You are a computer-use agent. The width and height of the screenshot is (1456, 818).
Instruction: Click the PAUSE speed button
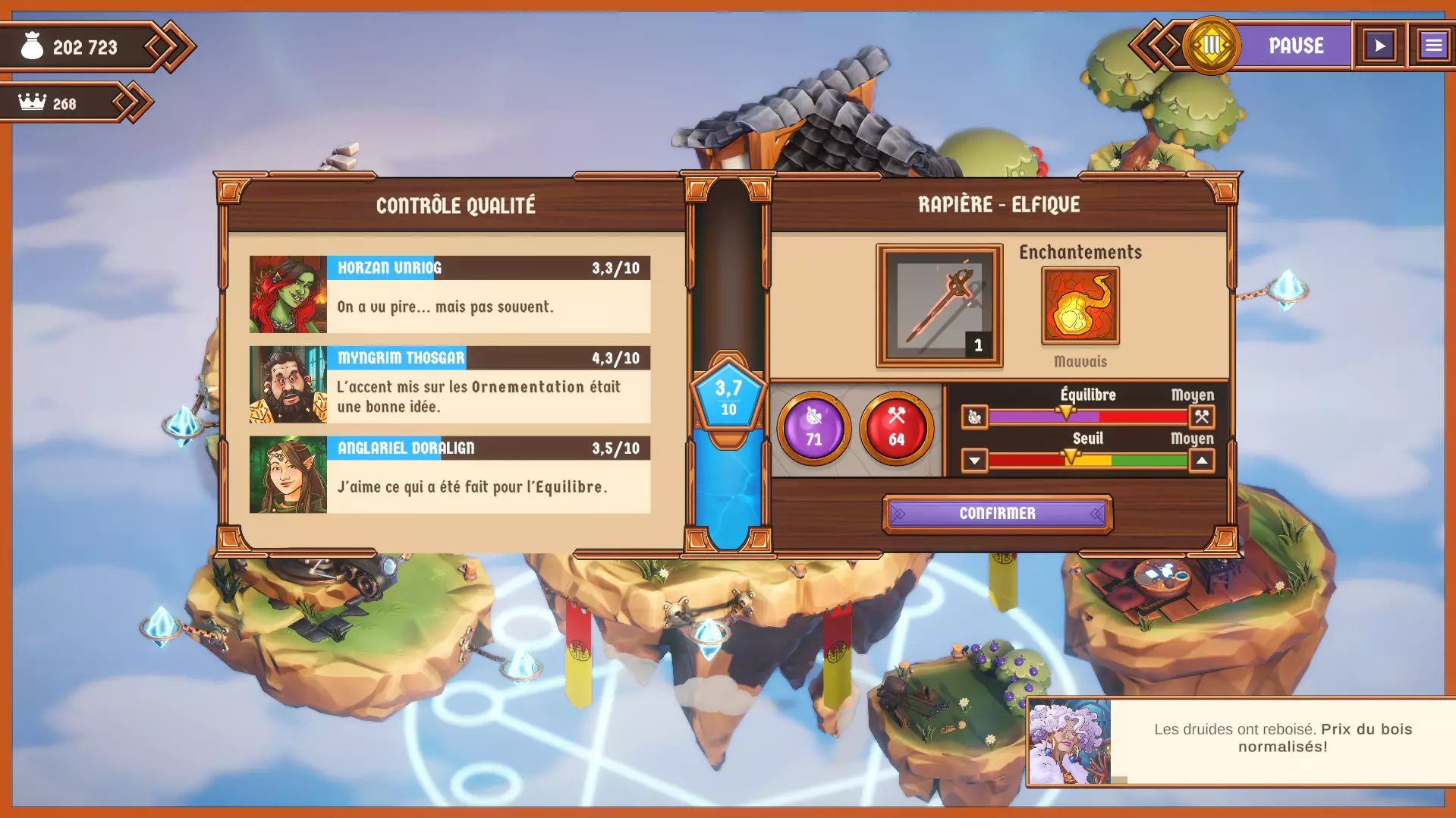point(1296,46)
